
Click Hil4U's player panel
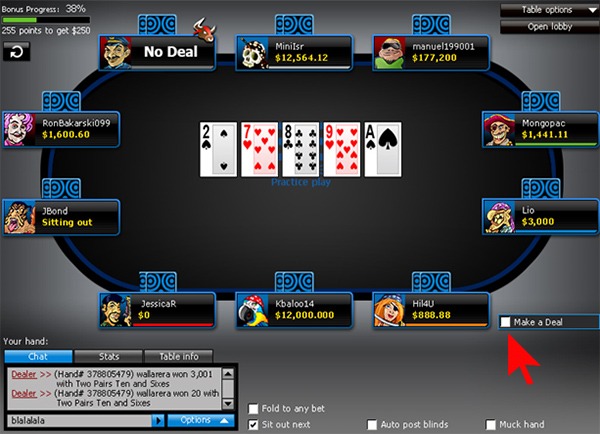pos(432,311)
